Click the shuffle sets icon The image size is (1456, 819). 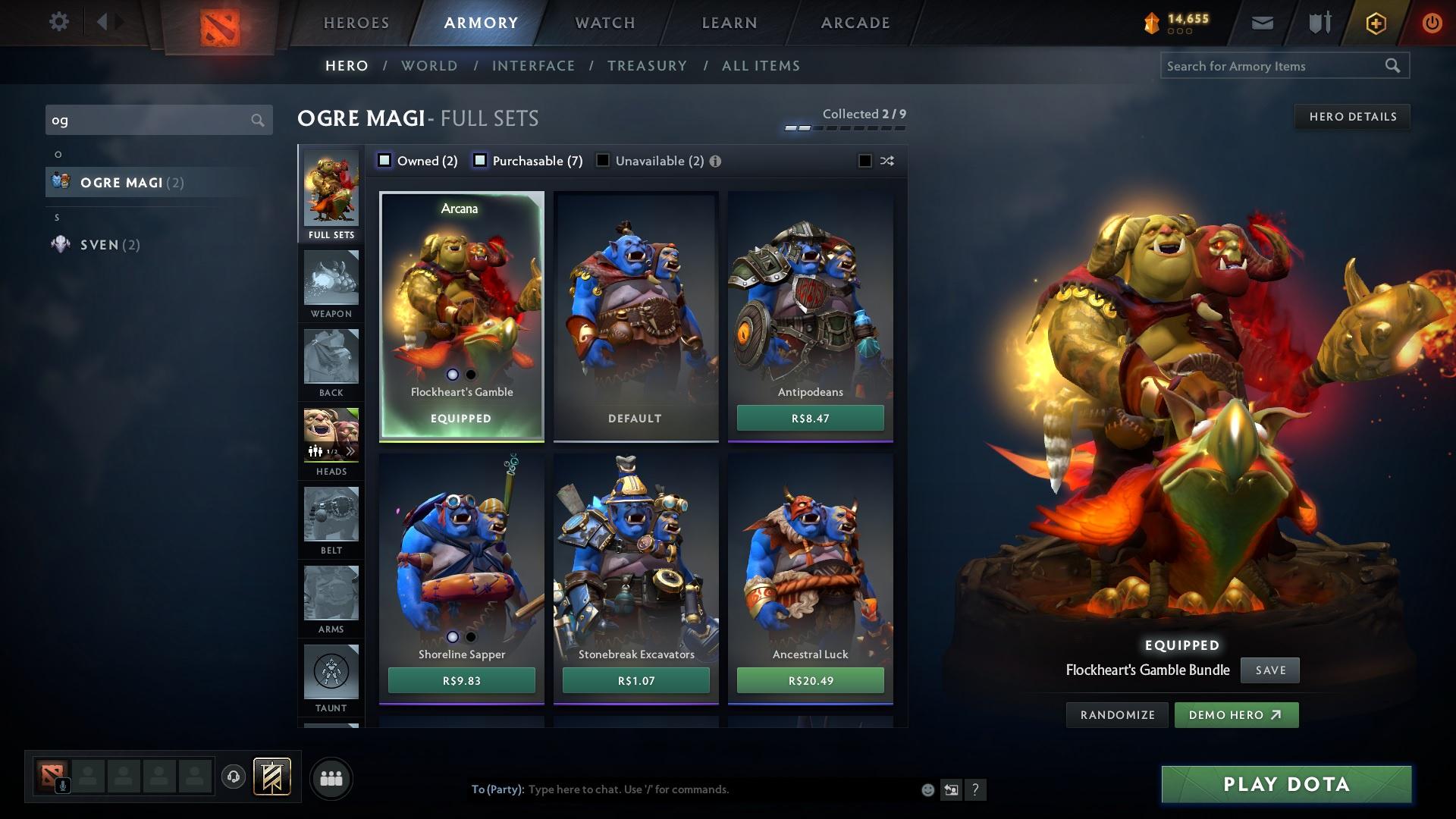886,161
